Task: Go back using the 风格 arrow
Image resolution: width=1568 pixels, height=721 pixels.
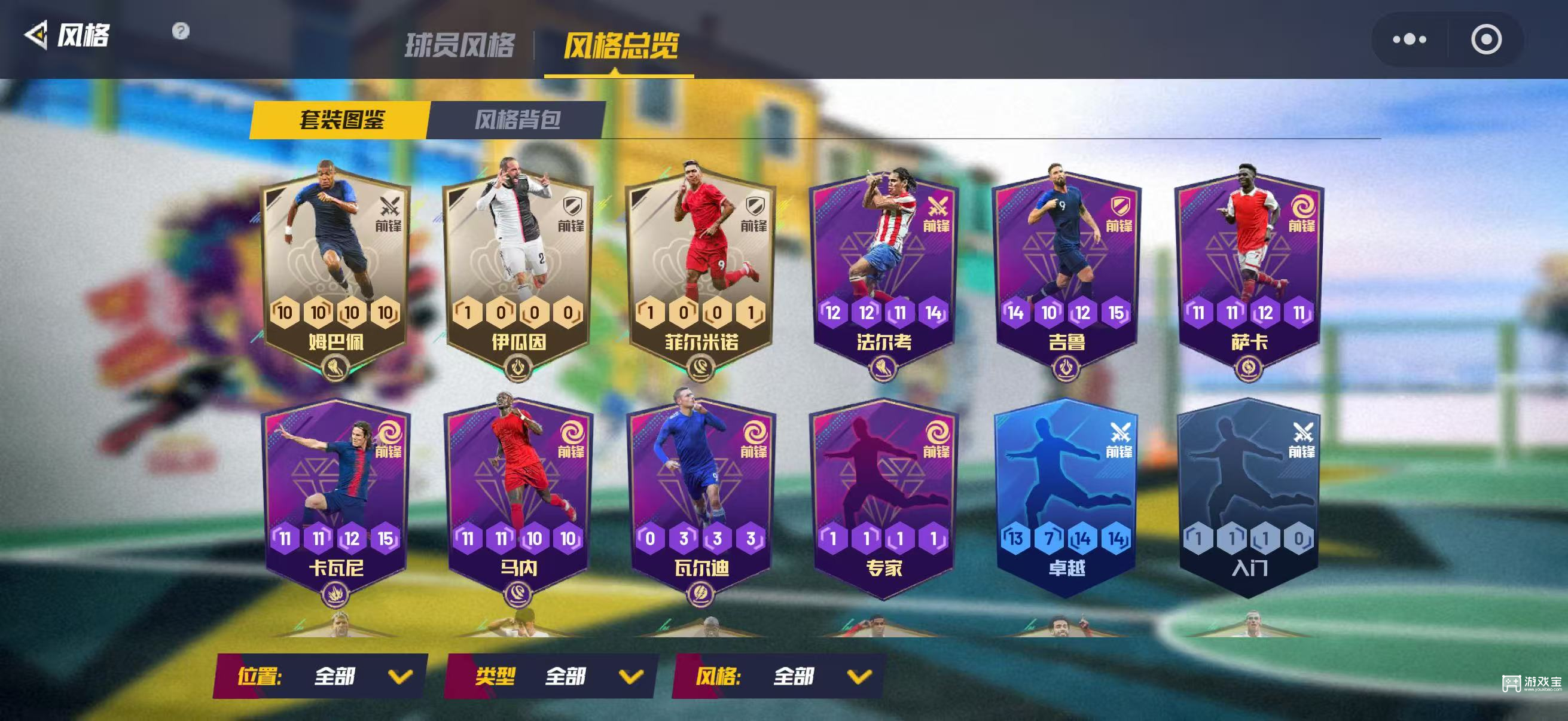Action: (36, 35)
